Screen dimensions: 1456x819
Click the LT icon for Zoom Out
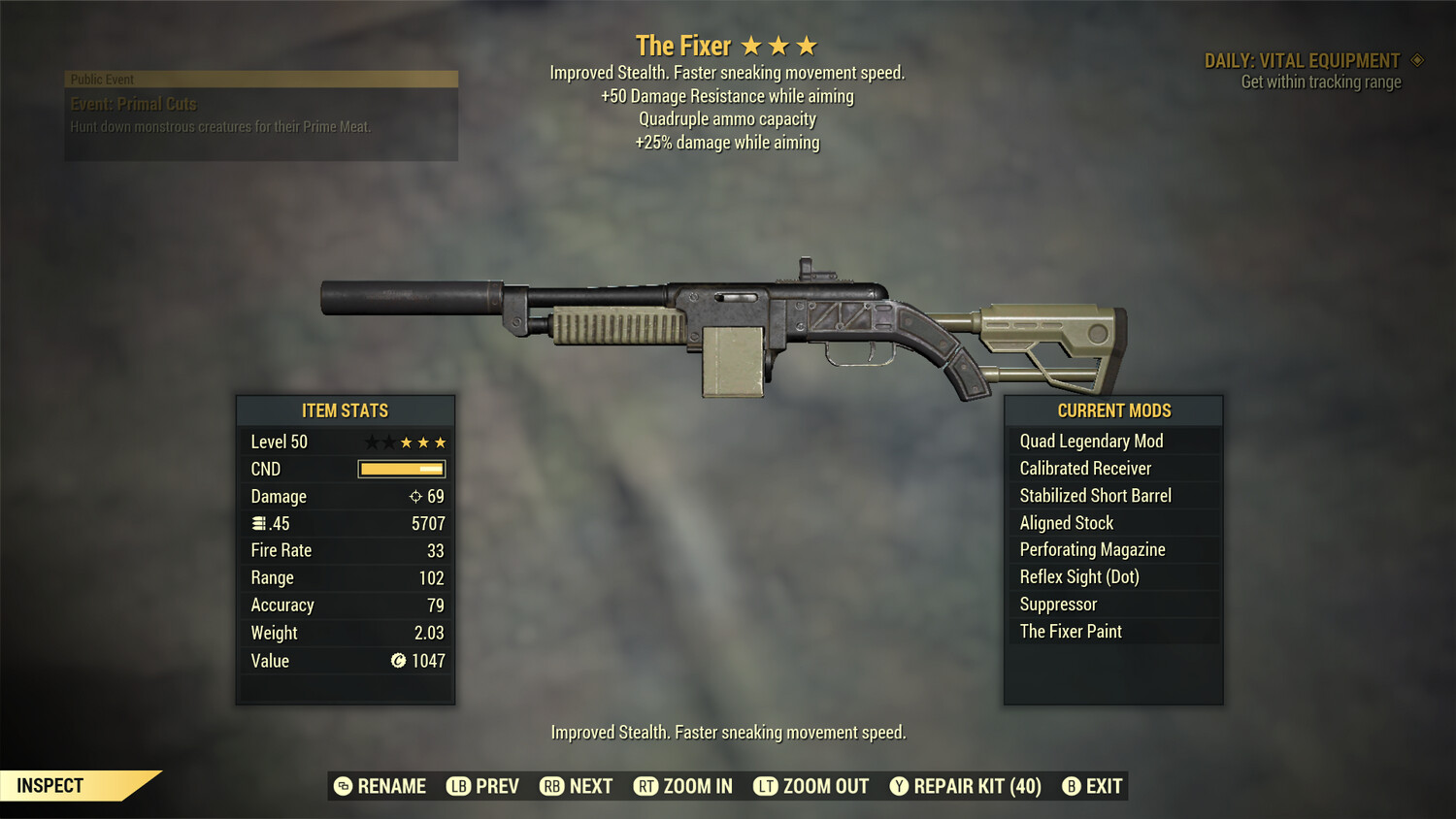click(765, 786)
